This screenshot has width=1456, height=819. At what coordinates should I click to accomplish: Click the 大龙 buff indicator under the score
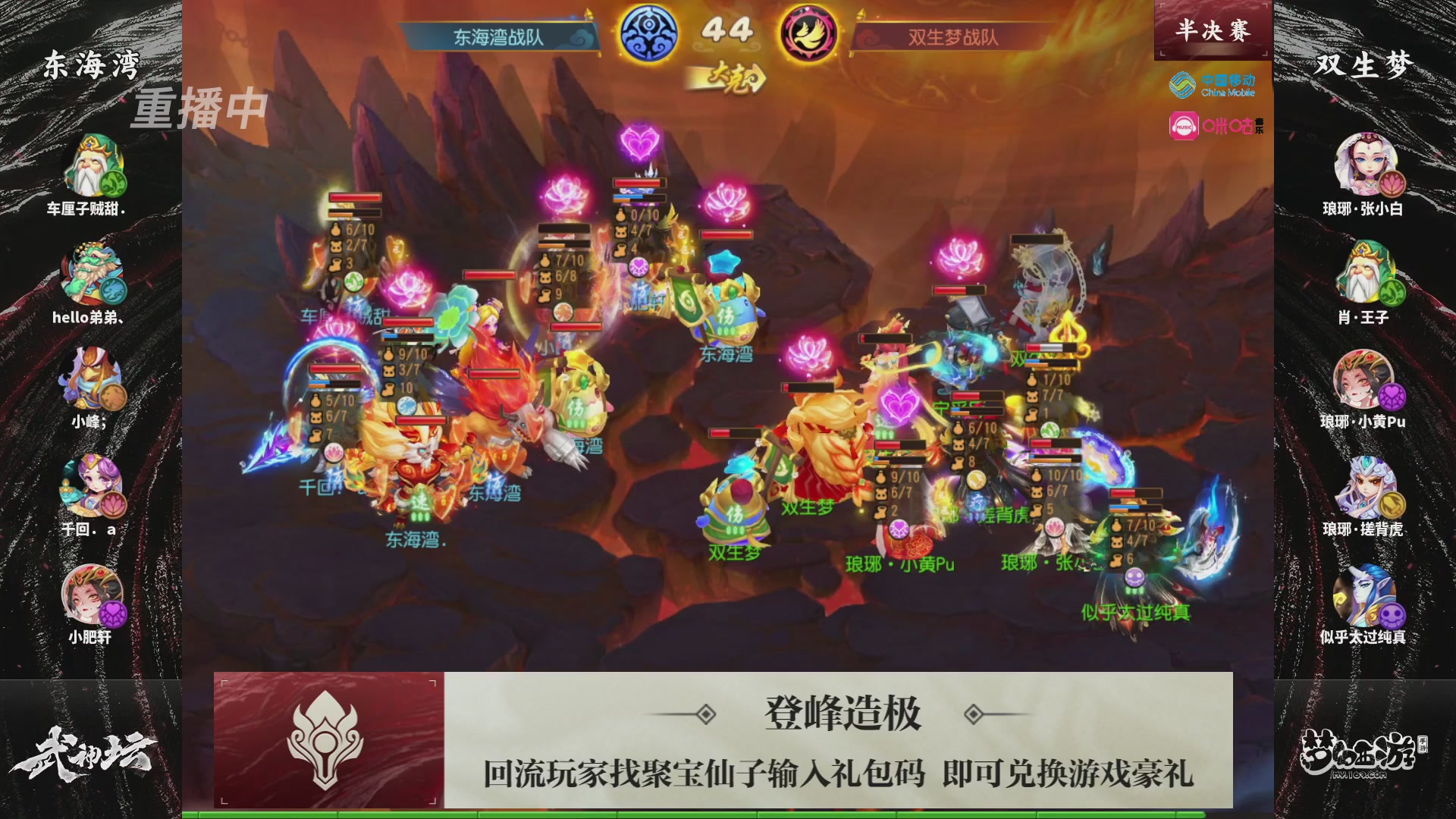pyautogui.click(x=726, y=76)
